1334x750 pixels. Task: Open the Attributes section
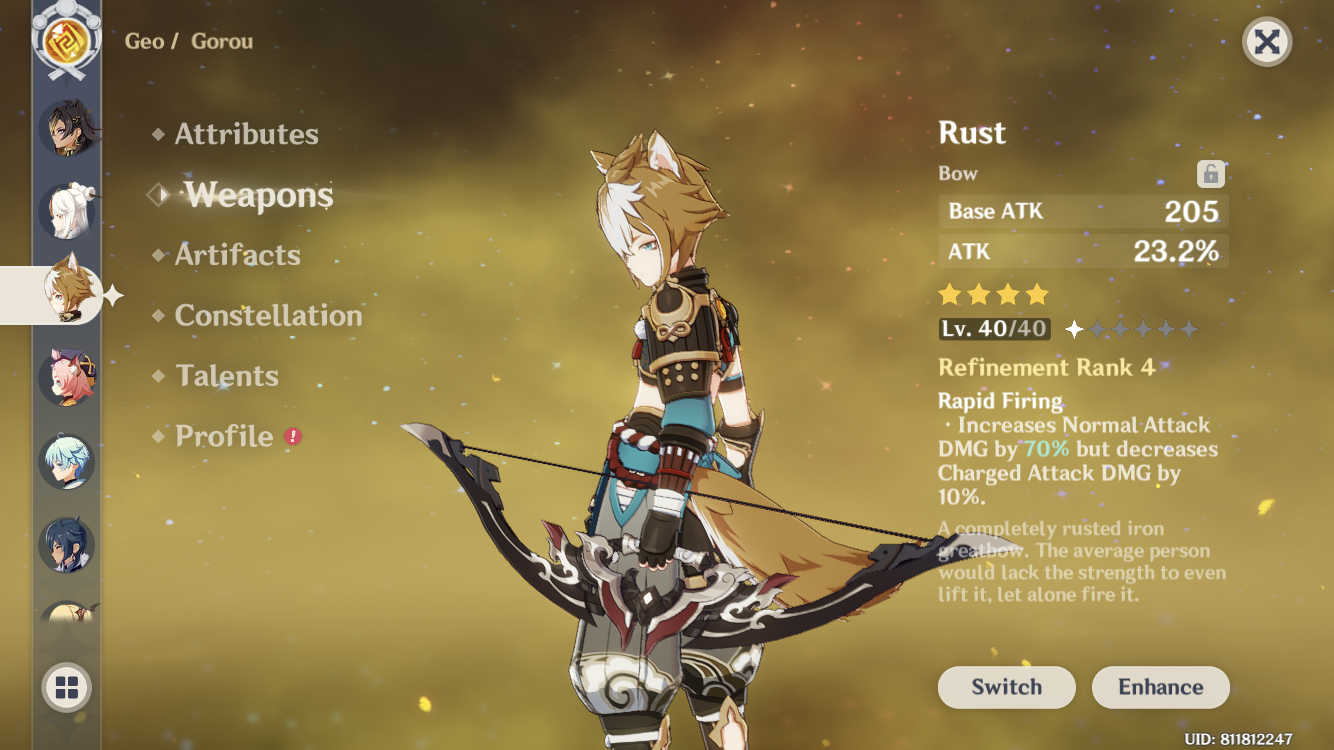[x=245, y=134]
